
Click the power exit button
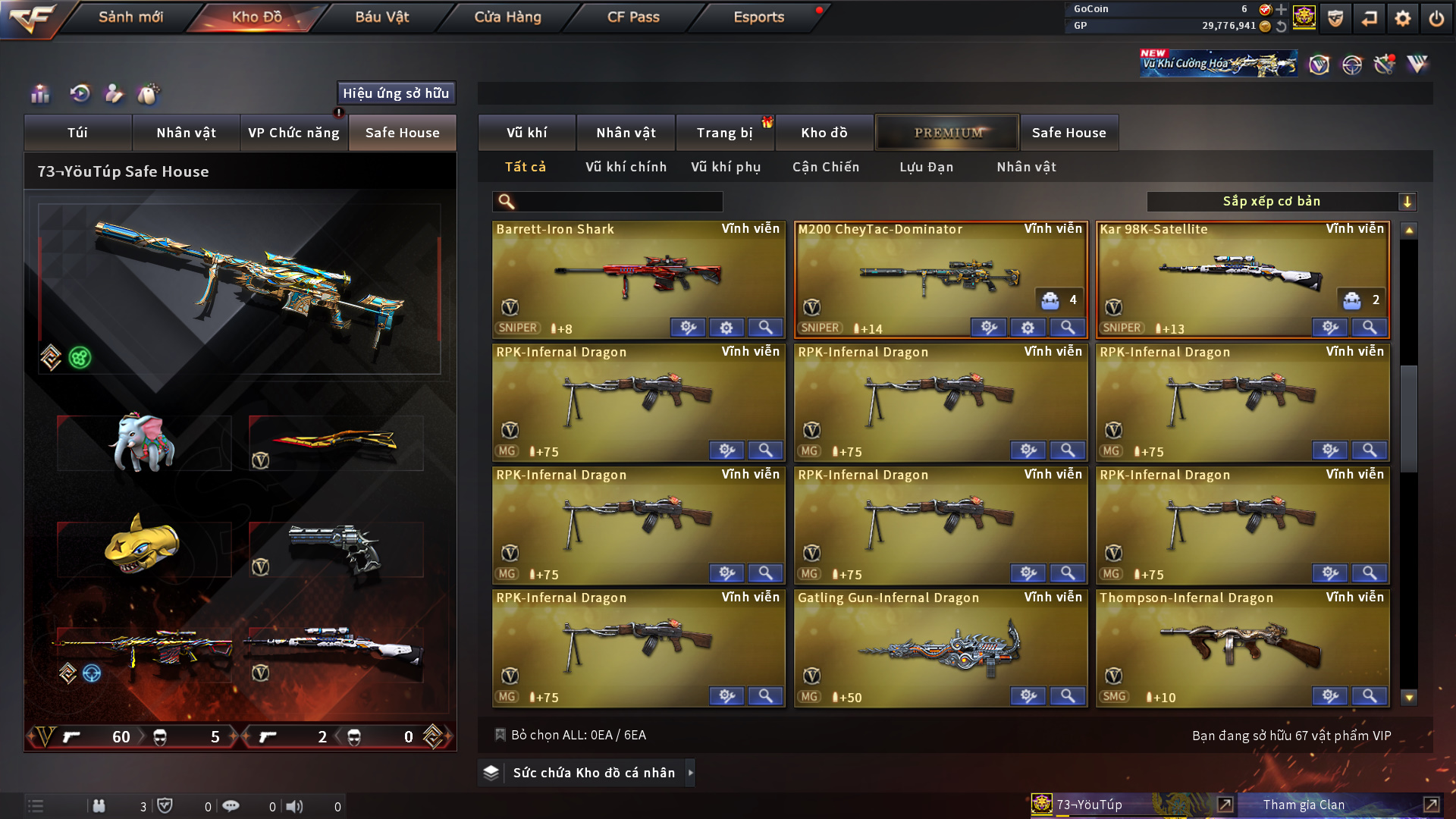[1436, 18]
